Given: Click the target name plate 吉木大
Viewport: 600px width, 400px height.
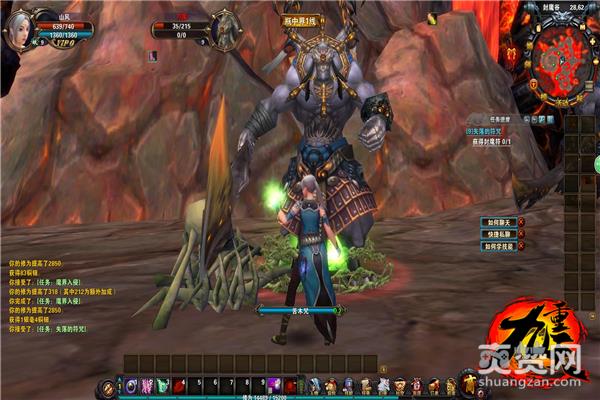Looking at the screenshot, I should pos(298,310).
